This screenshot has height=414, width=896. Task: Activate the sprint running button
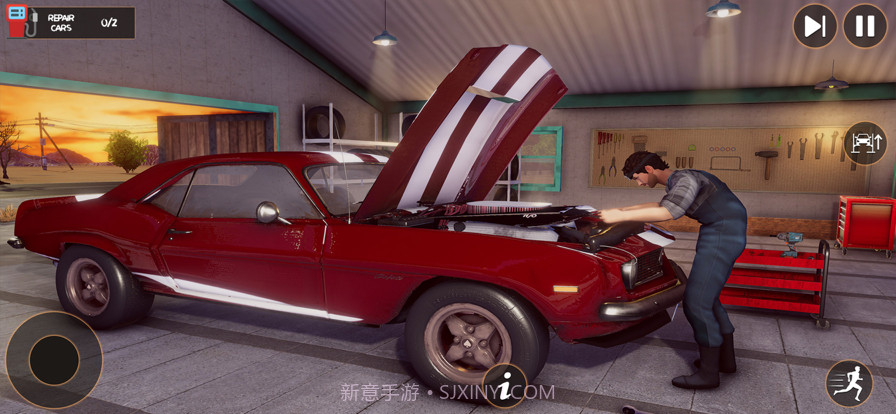coord(849,383)
